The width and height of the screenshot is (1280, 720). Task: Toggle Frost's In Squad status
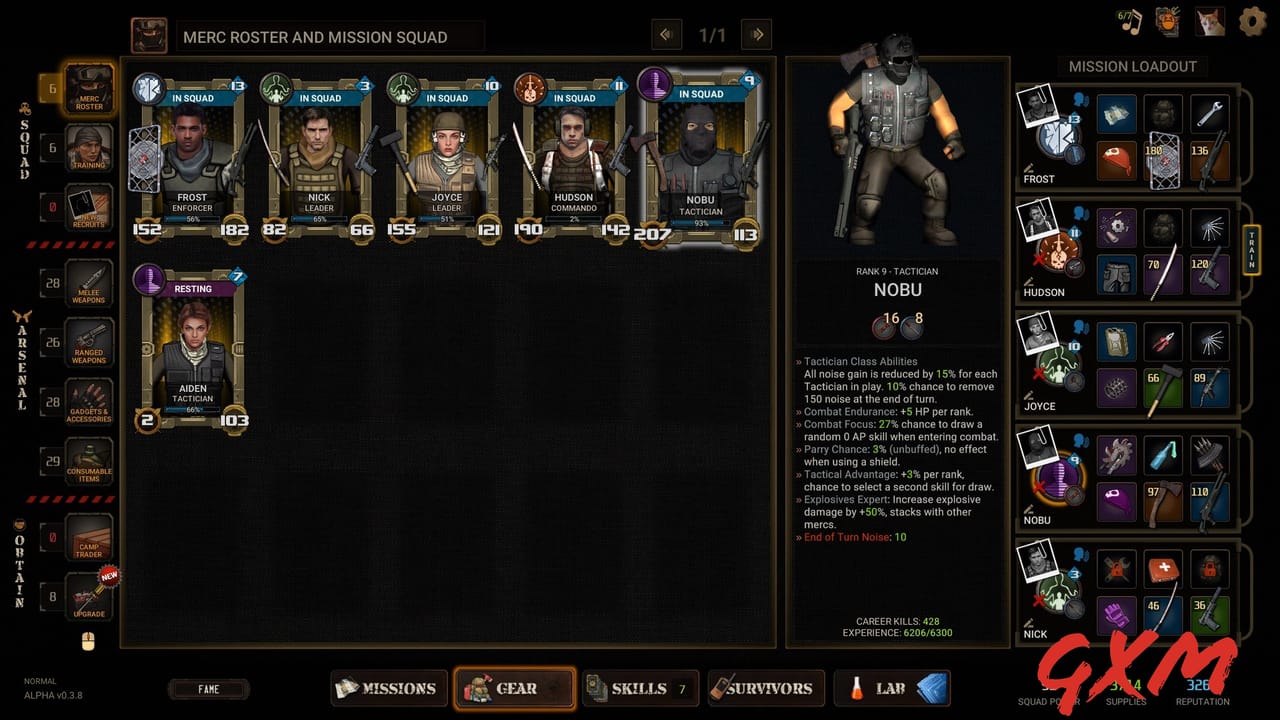pos(191,98)
